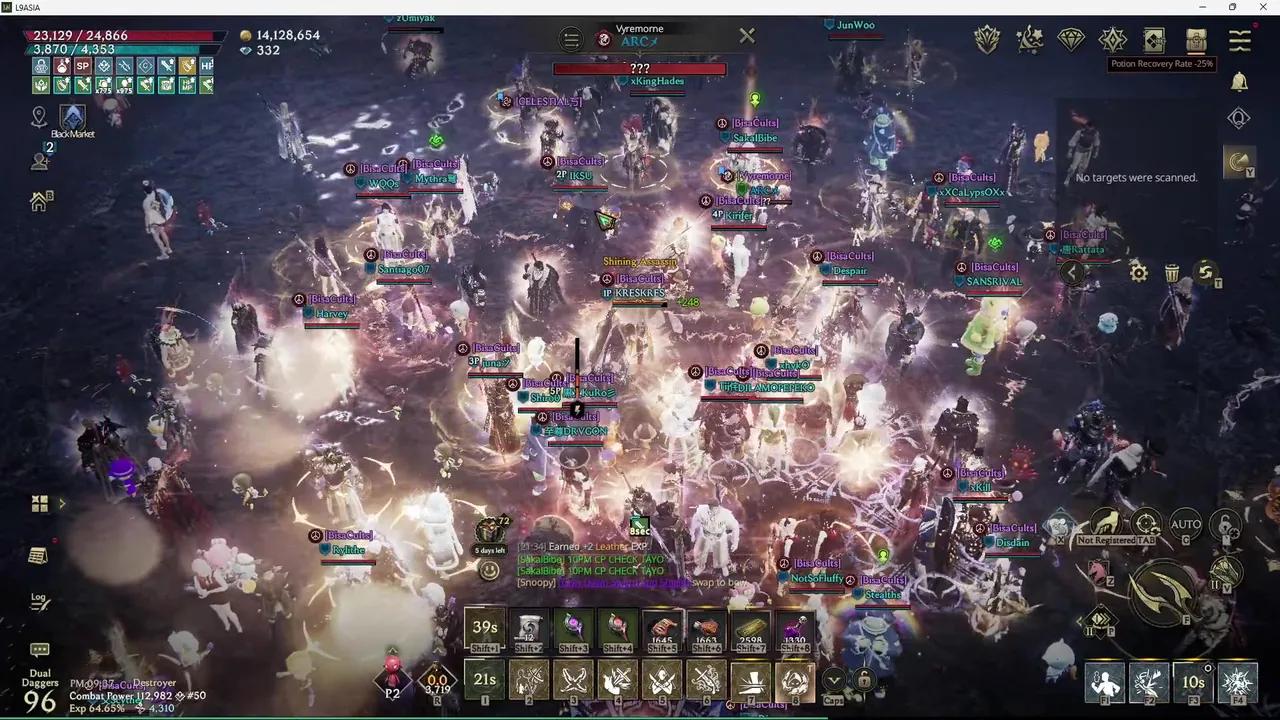This screenshot has height=720, width=1280.
Task: Use the purple potion with 1330 count
Action: [794, 629]
